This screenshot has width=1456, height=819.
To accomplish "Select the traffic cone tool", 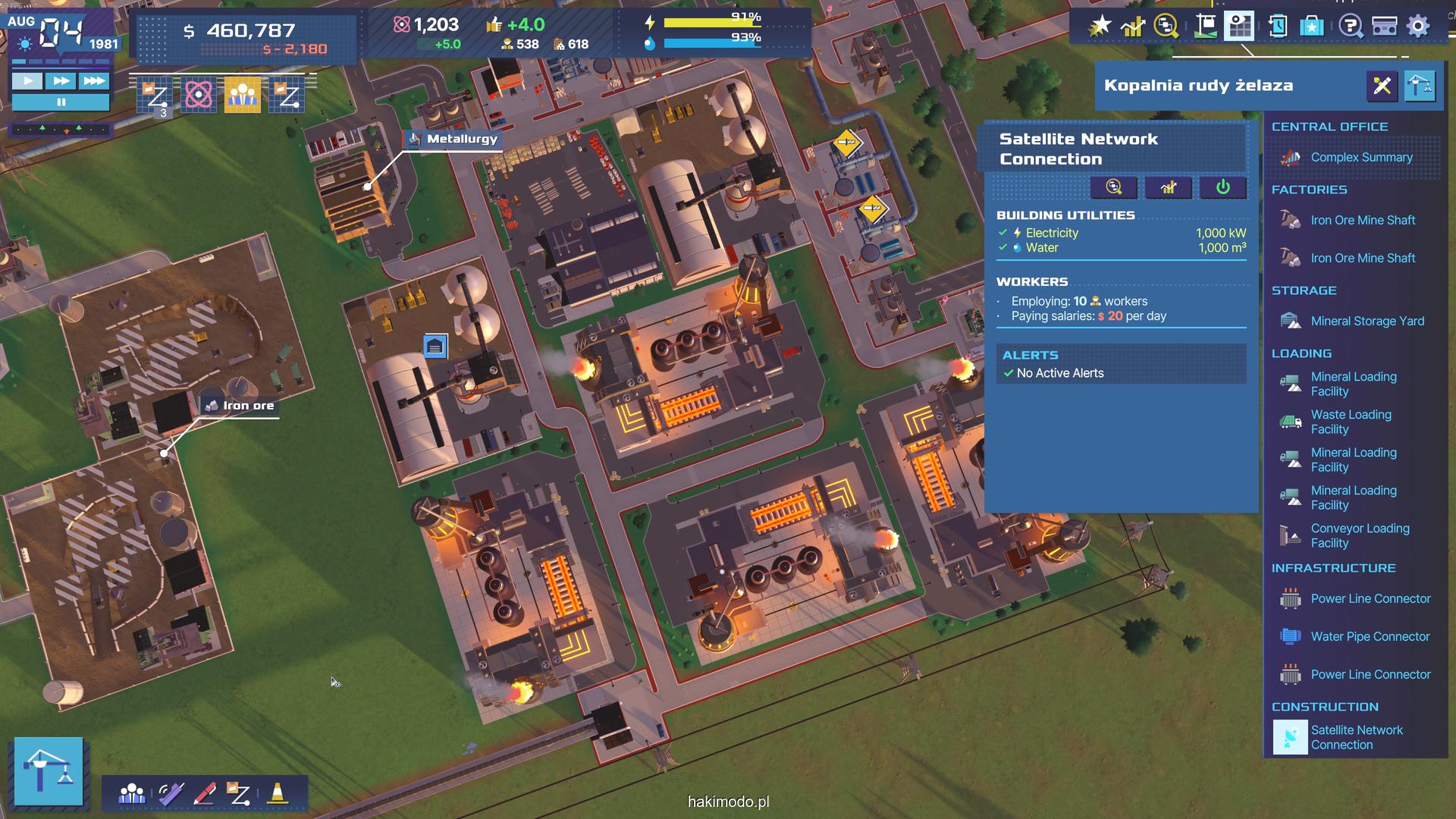I will 278,793.
